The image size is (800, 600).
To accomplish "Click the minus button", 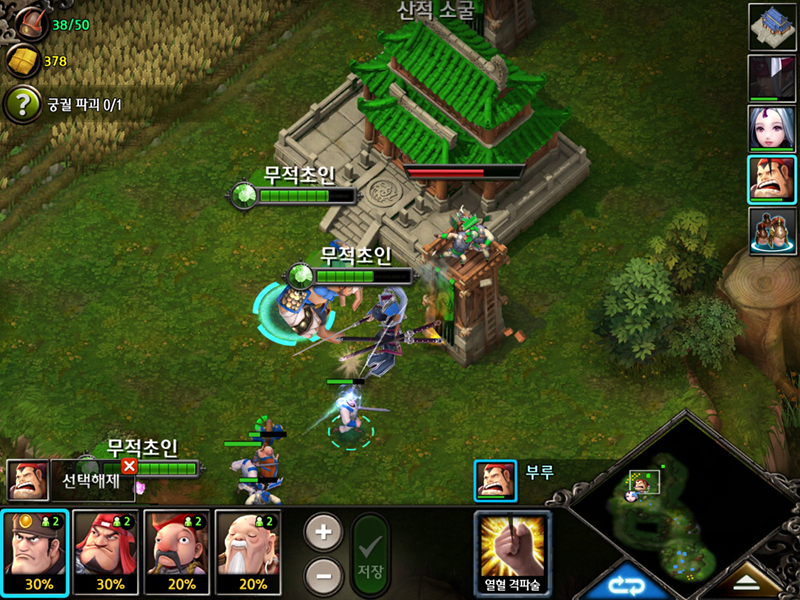I will pyautogui.click(x=322, y=575).
